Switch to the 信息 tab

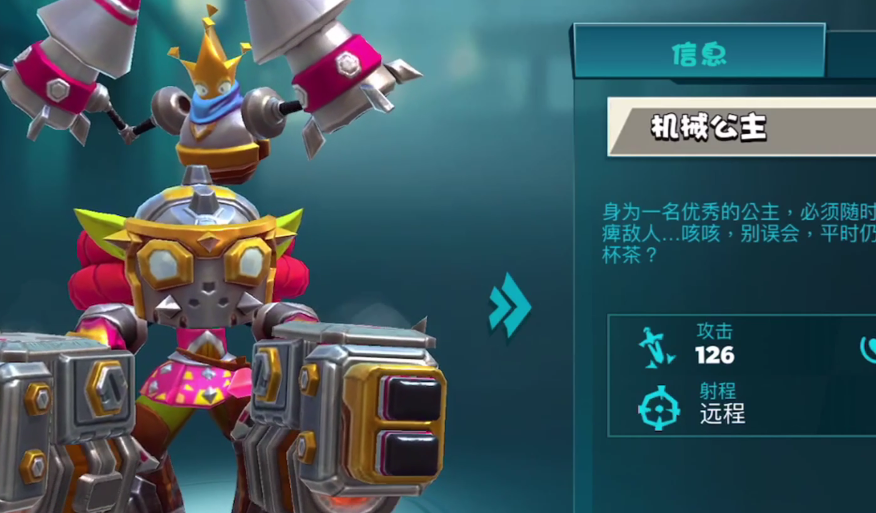699,52
